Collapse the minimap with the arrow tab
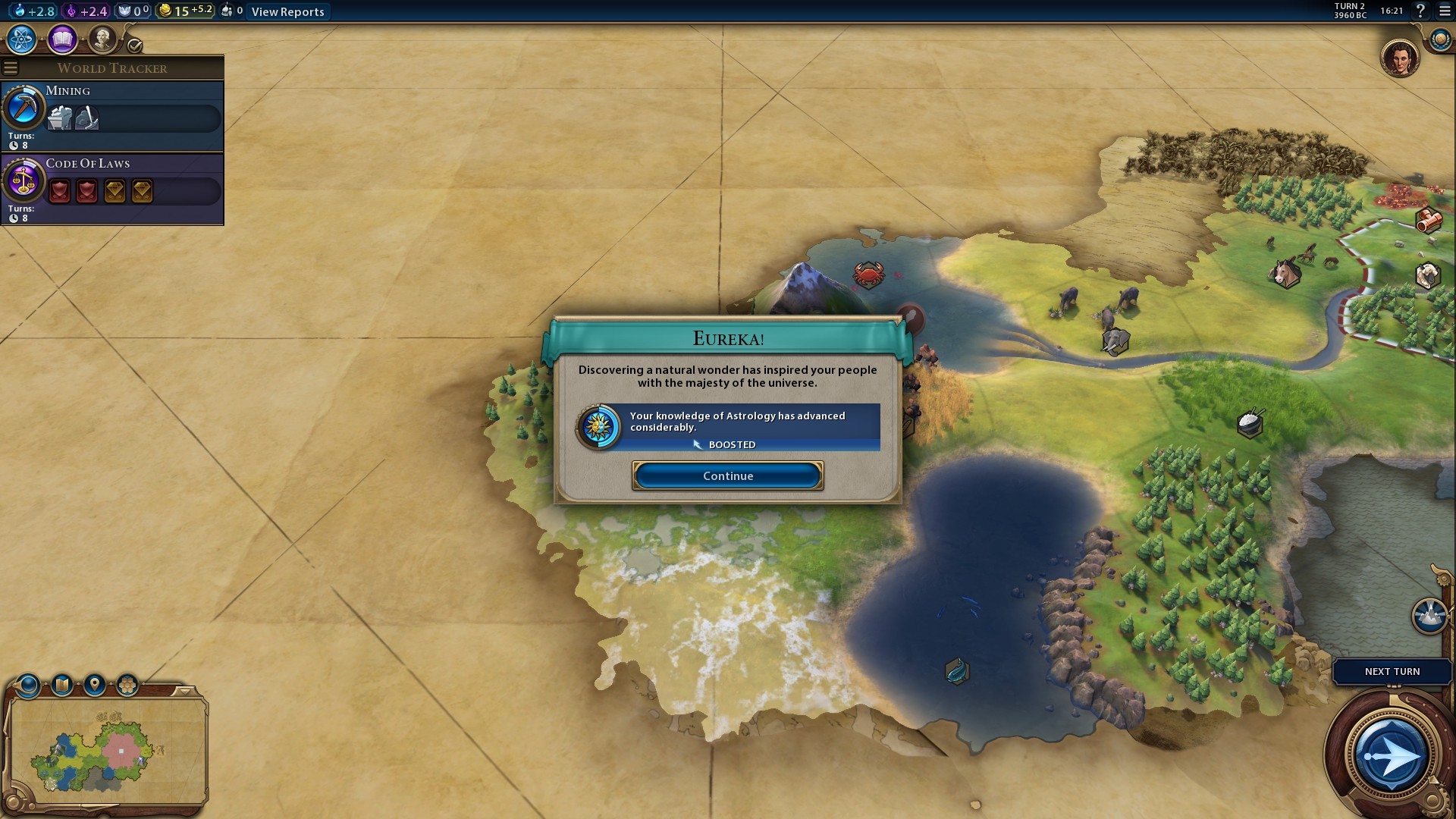This screenshot has width=1456, height=819. point(184,691)
